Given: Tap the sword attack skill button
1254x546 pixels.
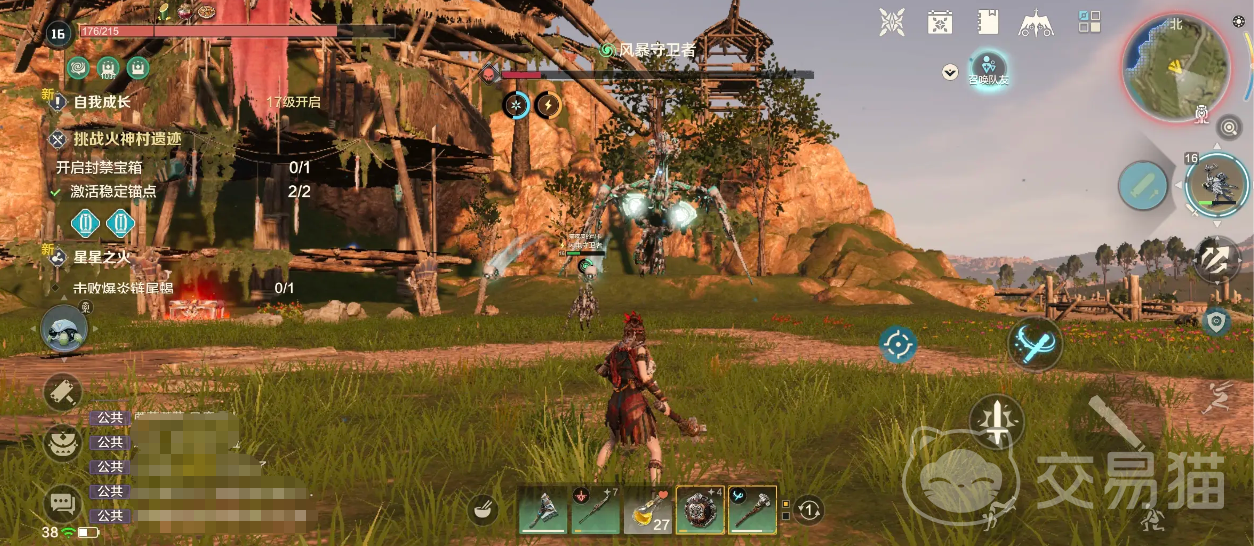Looking at the screenshot, I should (x=996, y=421).
